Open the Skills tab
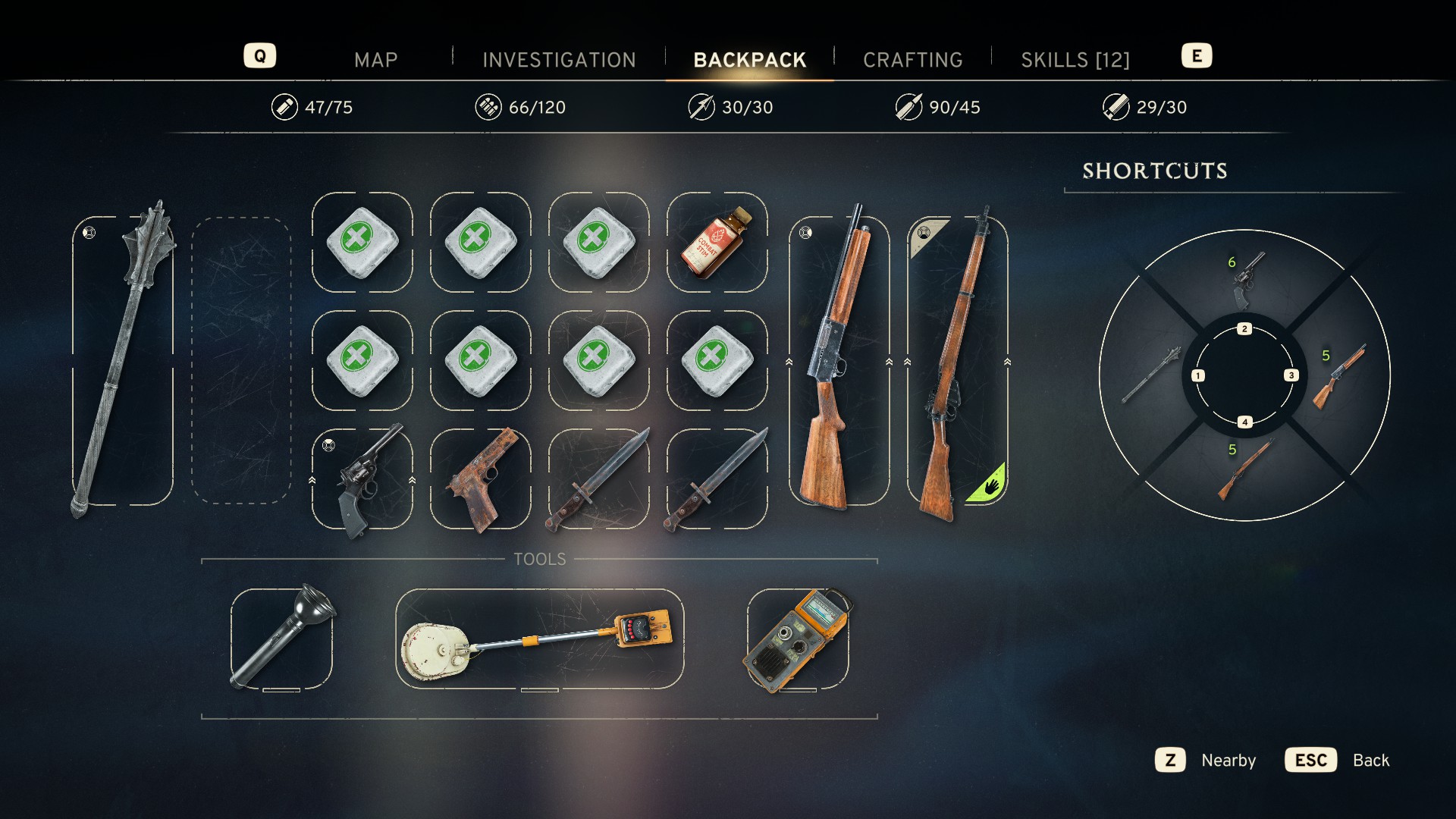1456x819 pixels. click(x=1075, y=60)
